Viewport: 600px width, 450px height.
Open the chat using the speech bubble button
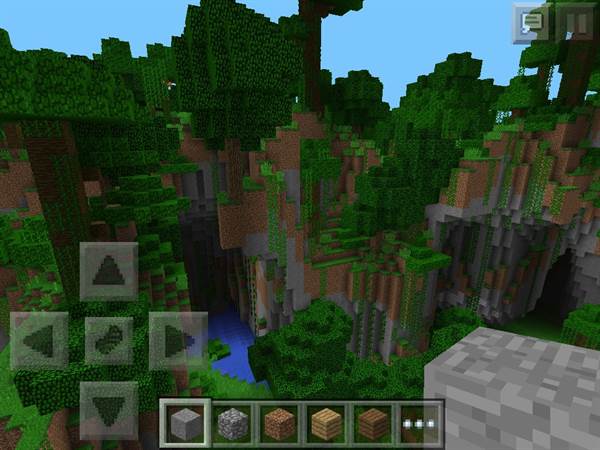pos(530,22)
